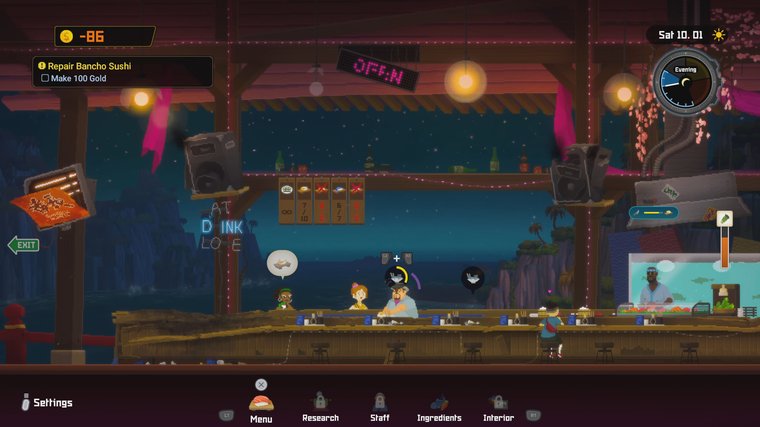
Task: Open the Staff tab
Action: pyautogui.click(x=379, y=406)
